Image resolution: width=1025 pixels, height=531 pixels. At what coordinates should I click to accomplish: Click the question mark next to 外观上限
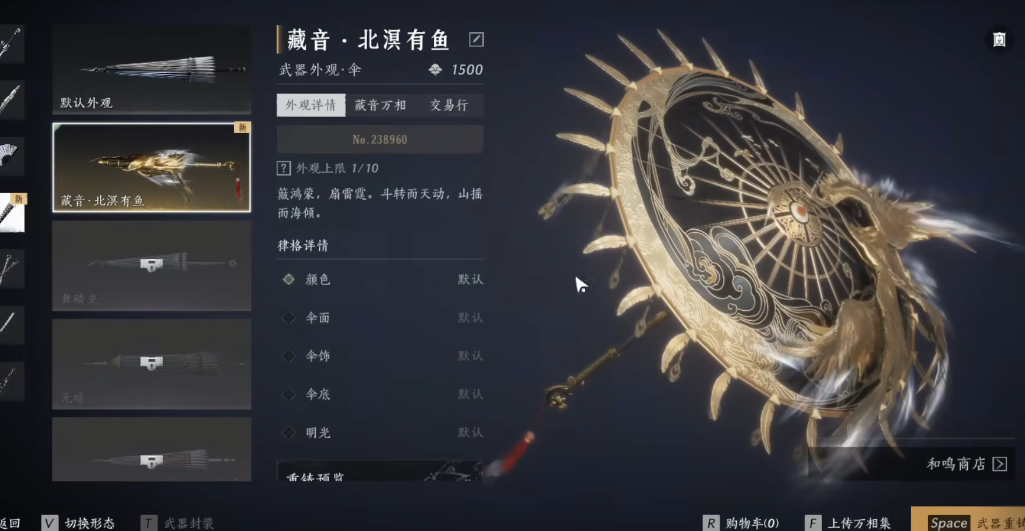click(x=284, y=168)
